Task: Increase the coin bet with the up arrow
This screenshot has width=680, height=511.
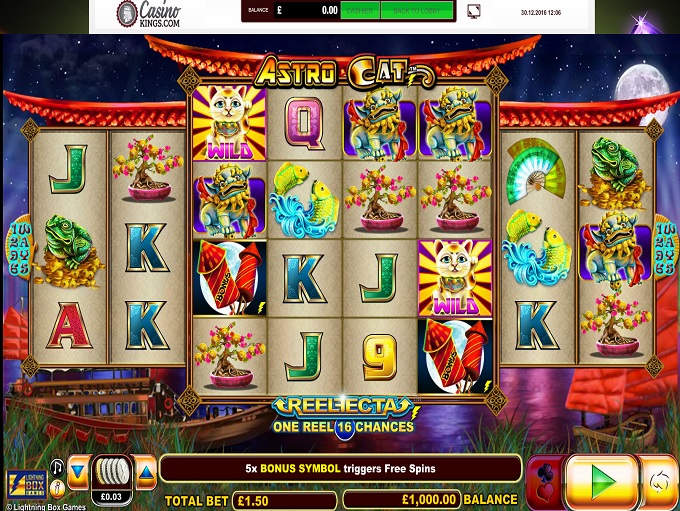Action: coord(146,471)
